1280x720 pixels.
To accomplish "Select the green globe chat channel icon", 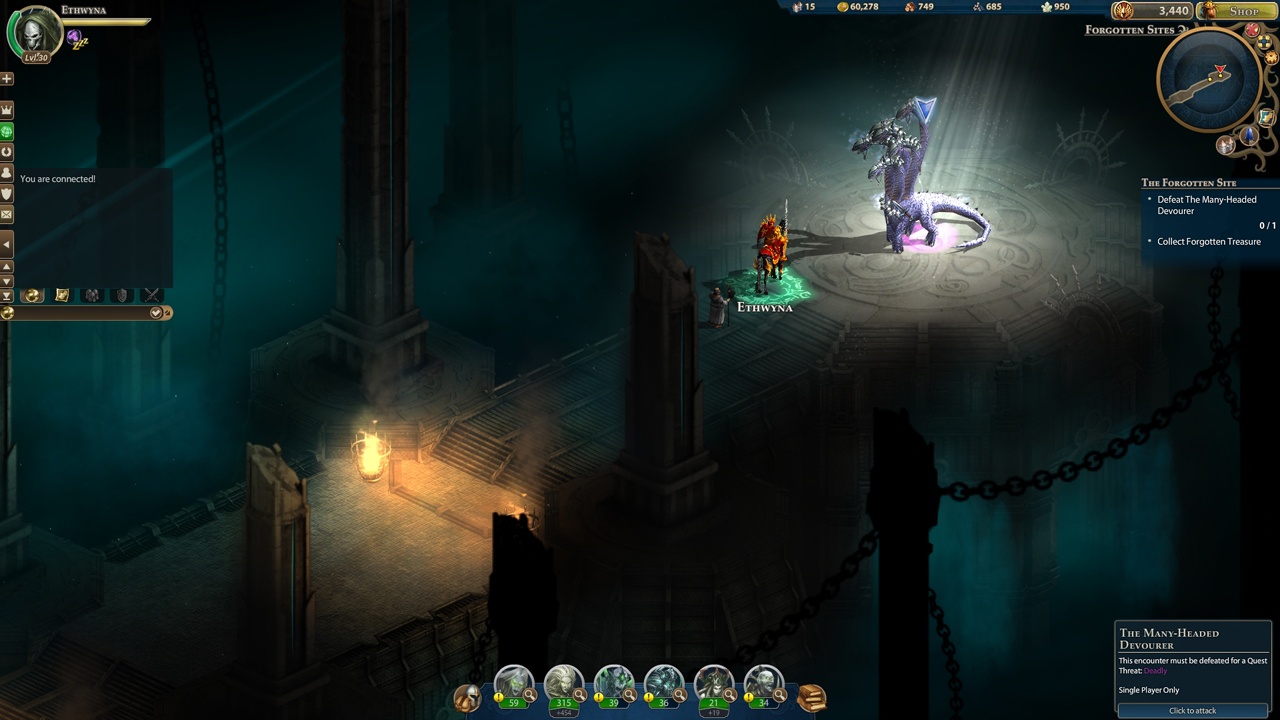I will coord(7,131).
